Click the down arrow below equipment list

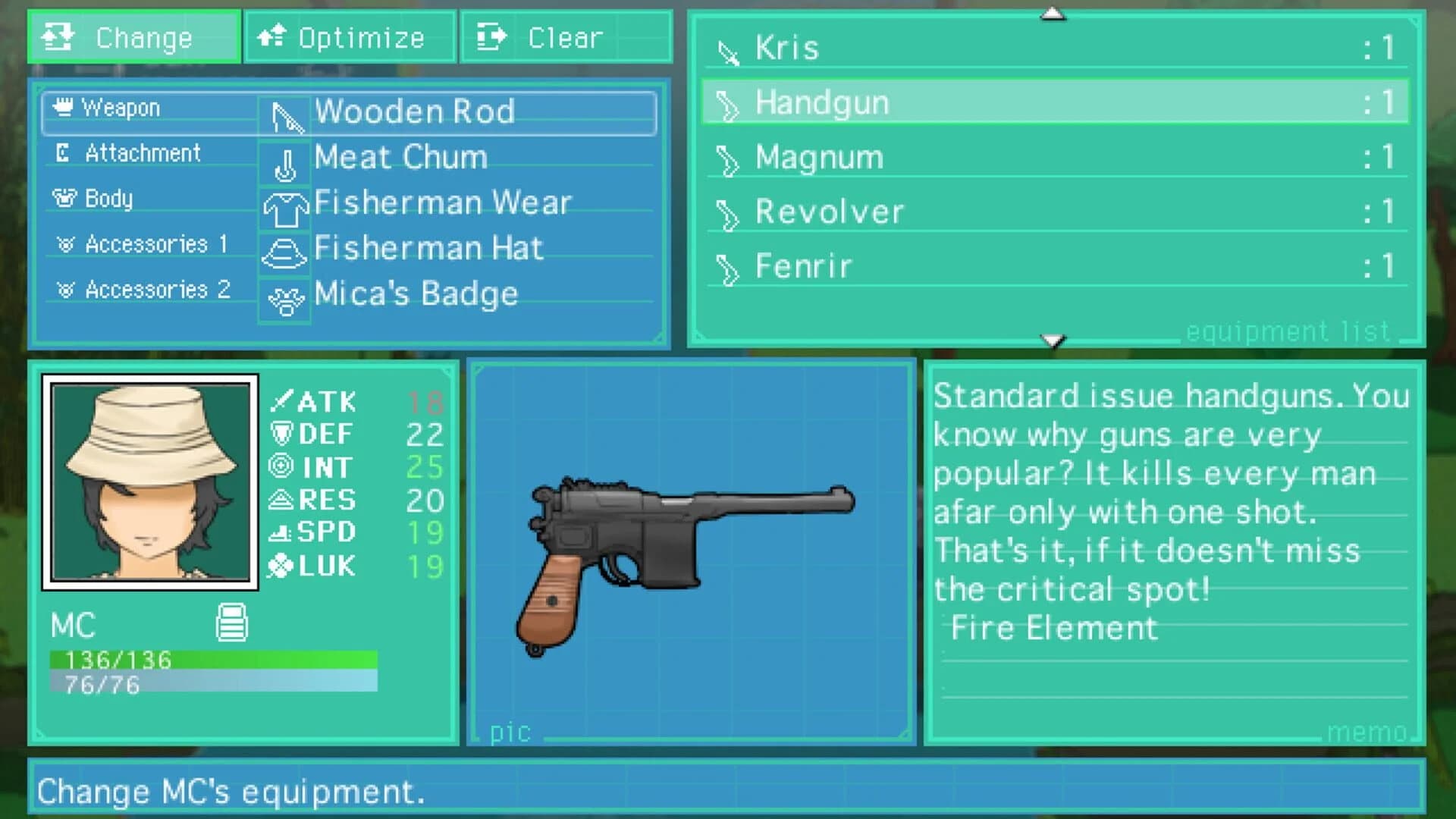(1053, 342)
